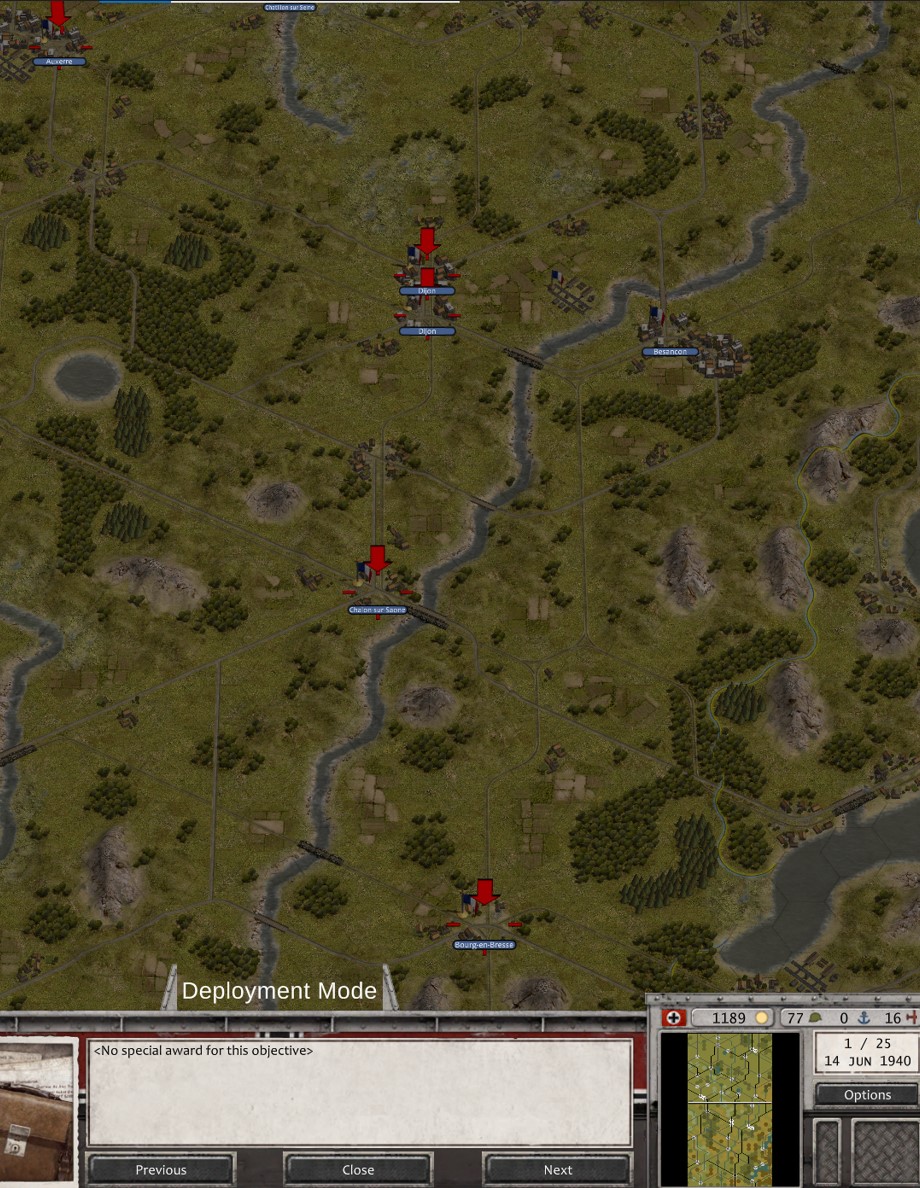Screen dimensions: 920x1188
Task: Select the Chalon sur Saone objective marker
Action: [377, 560]
